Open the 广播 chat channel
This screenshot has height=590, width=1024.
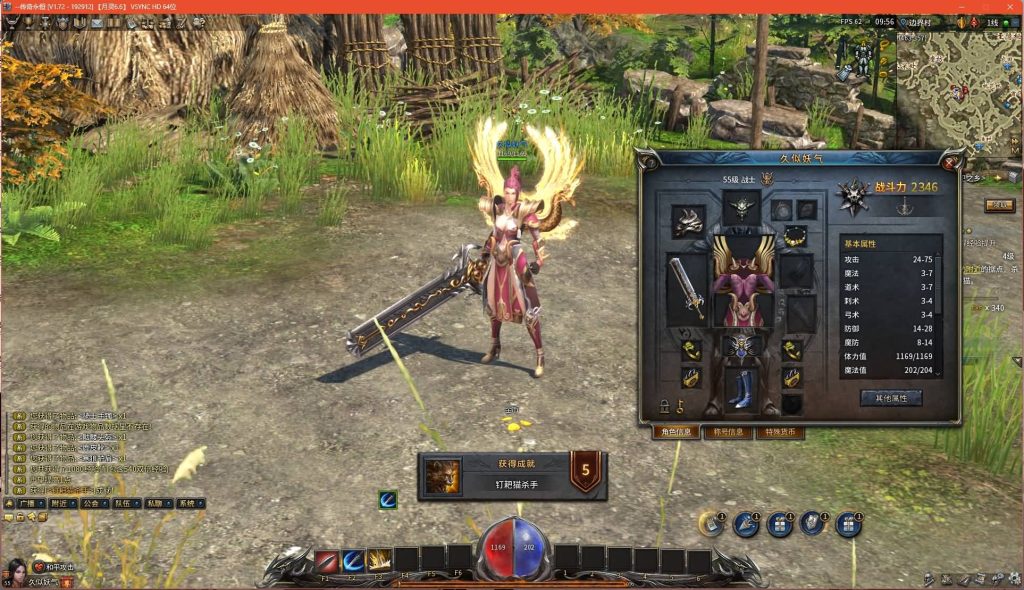[x=32, y=504]
